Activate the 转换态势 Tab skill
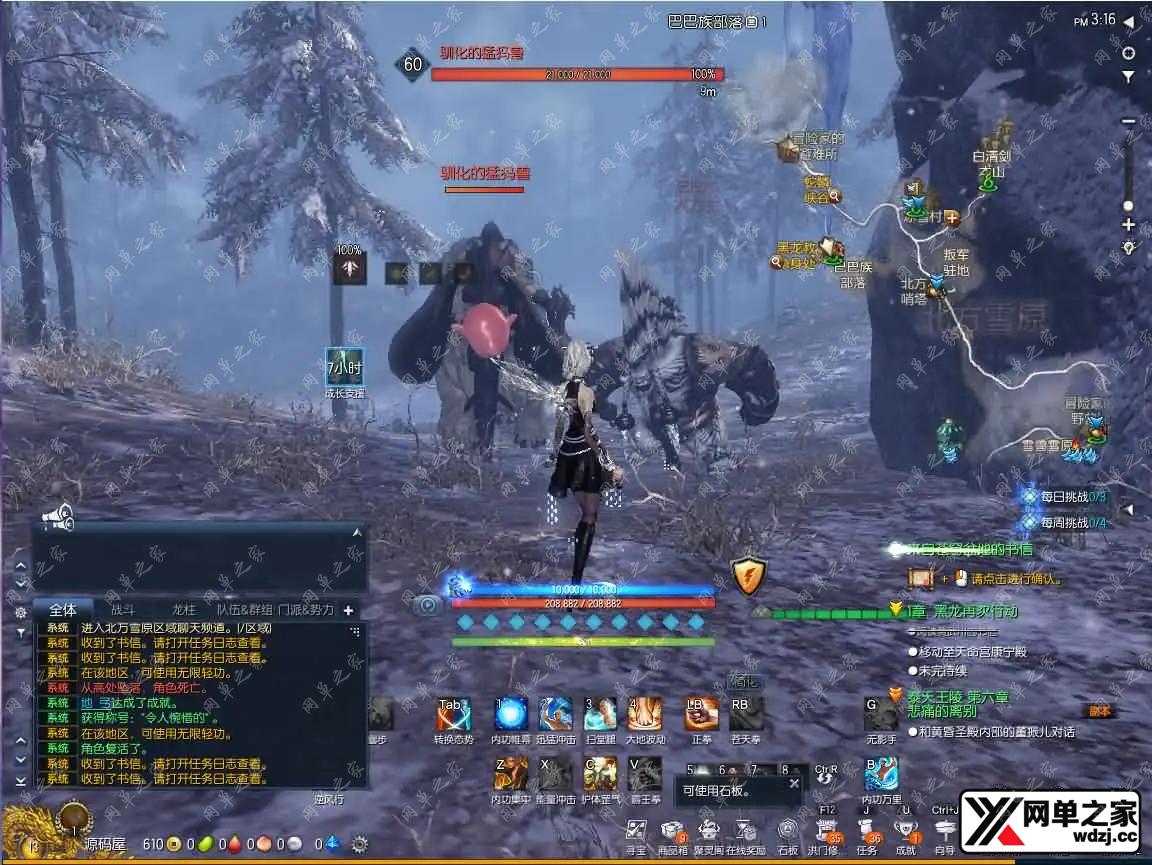 [453, 714]
